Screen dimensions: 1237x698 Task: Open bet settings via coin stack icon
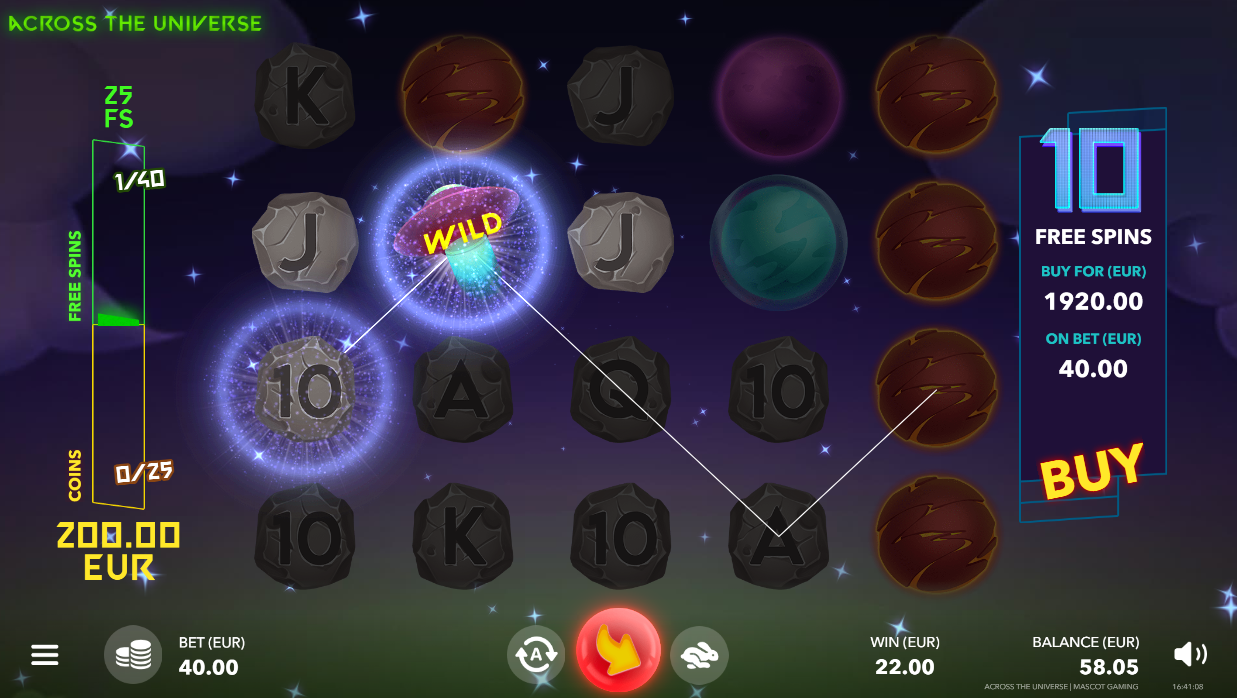click(133, 655)
